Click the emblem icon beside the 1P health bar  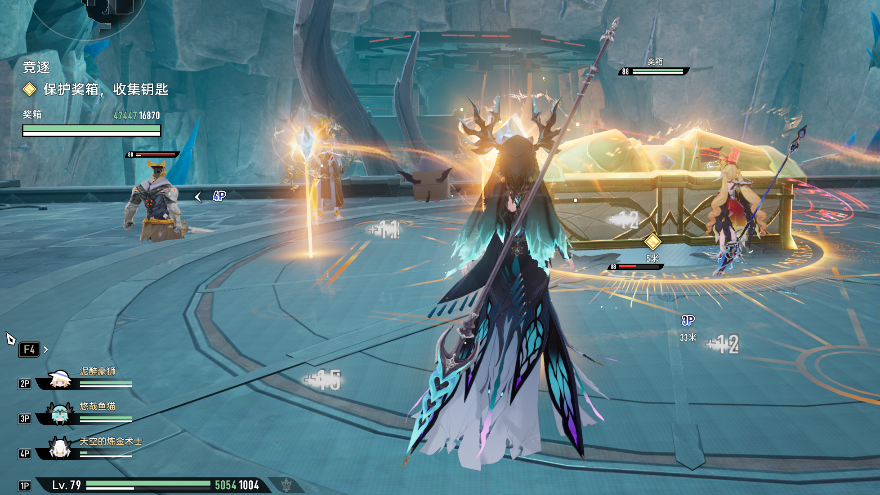[289, 485]
